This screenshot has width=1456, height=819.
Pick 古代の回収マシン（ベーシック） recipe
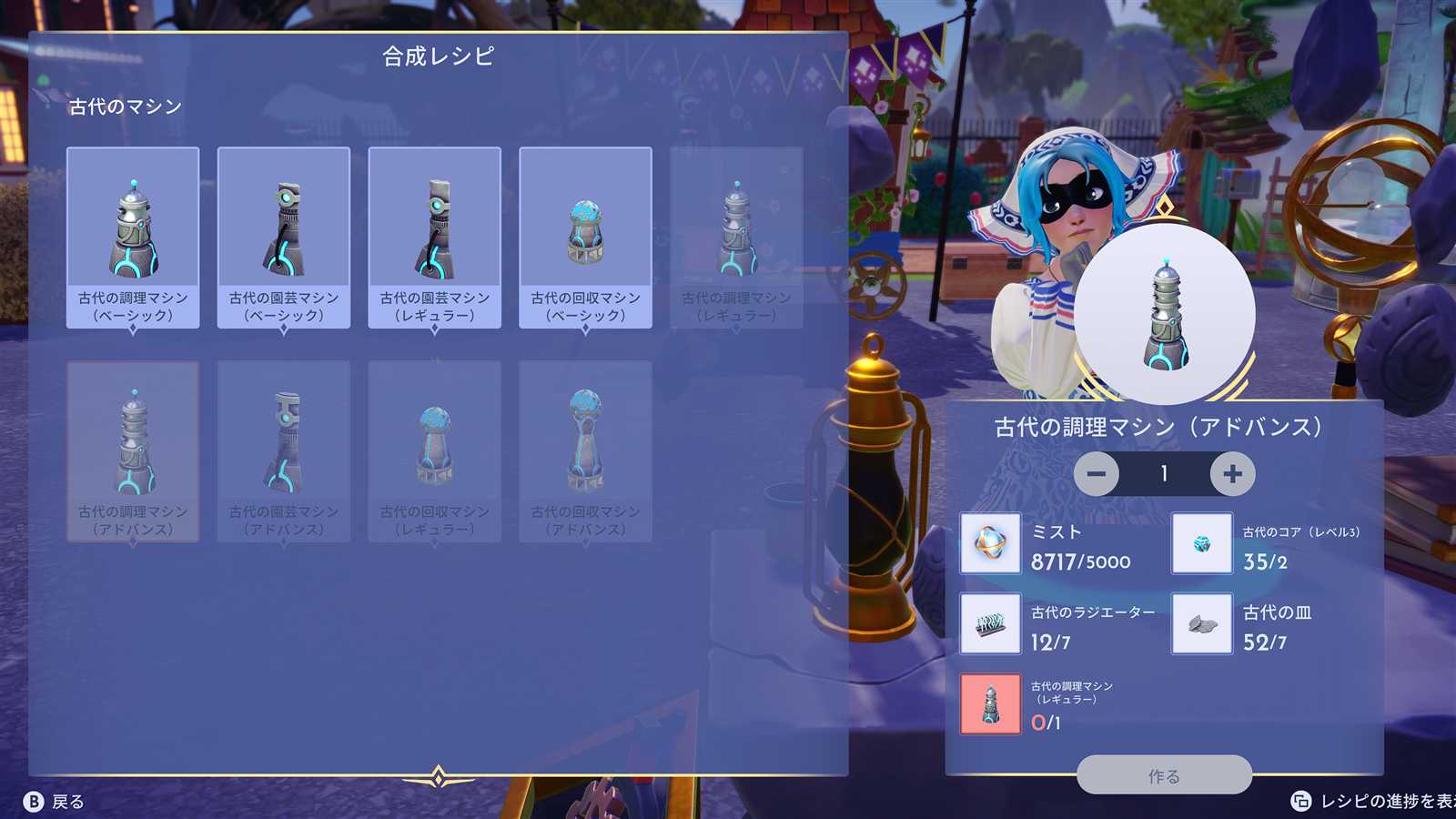(585, 237)
